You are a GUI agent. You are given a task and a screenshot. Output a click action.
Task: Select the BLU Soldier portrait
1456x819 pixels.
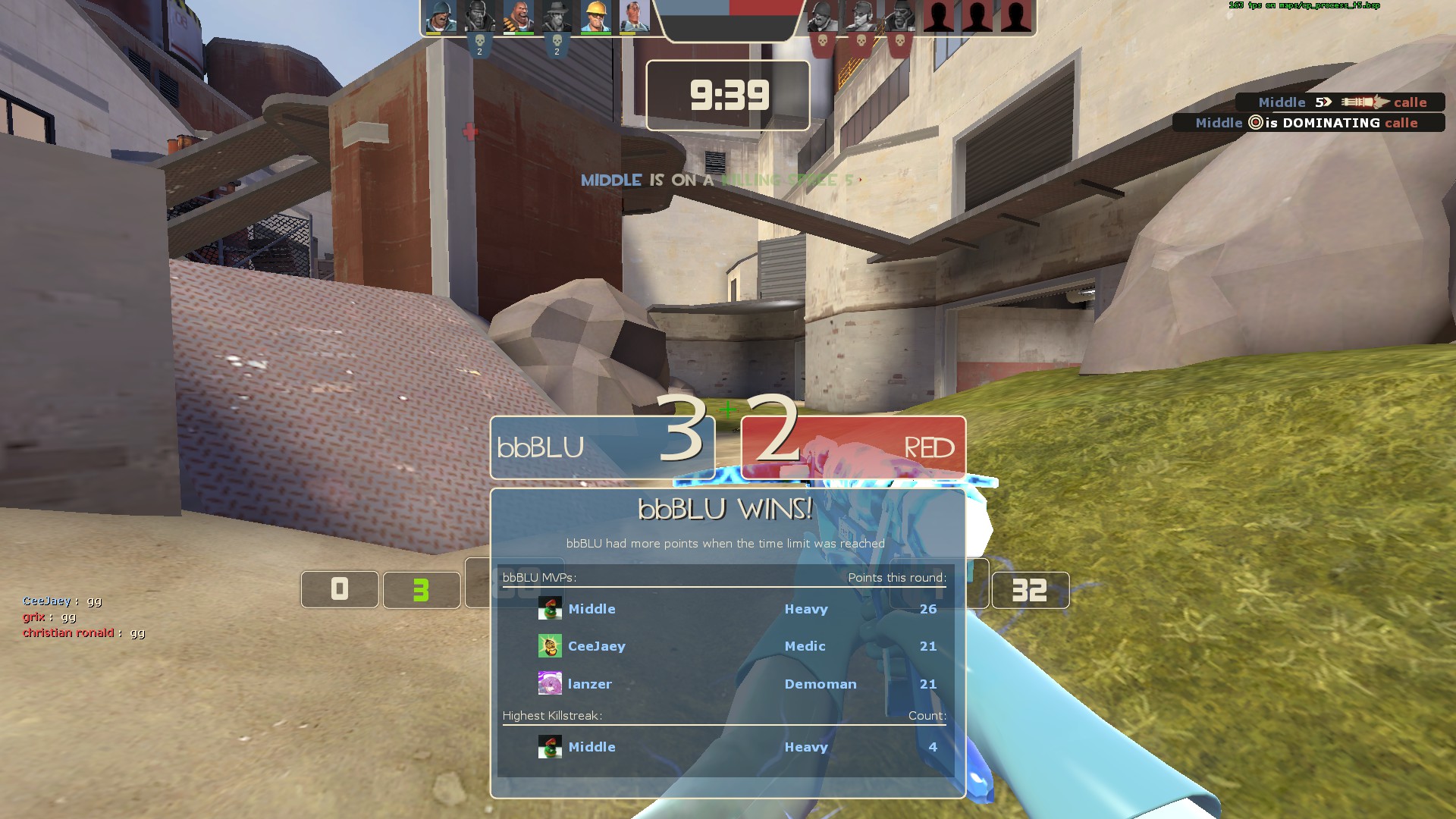click(441, 17)
